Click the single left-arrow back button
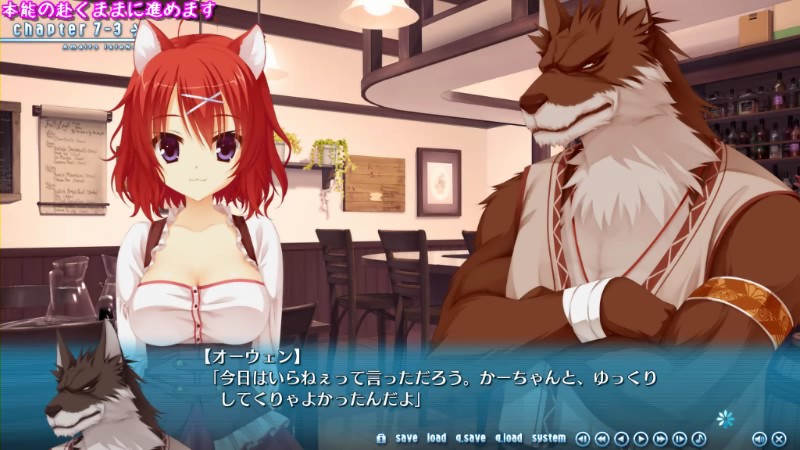The width and height of the screenshot is (800, 450). click(x=621, y=438)
